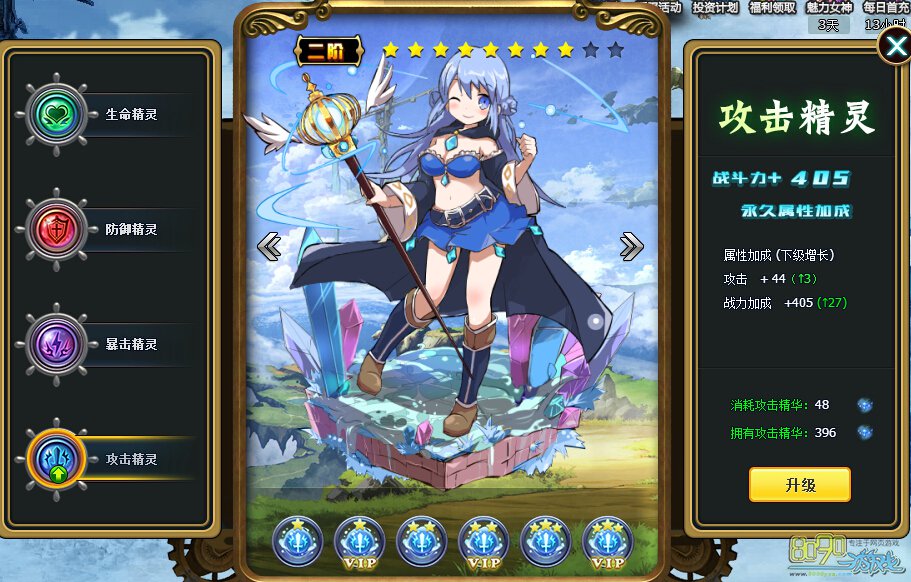Show the previous spirit with the left arrow
This screenshot has height=582, width=911.
tap(269, 246)
